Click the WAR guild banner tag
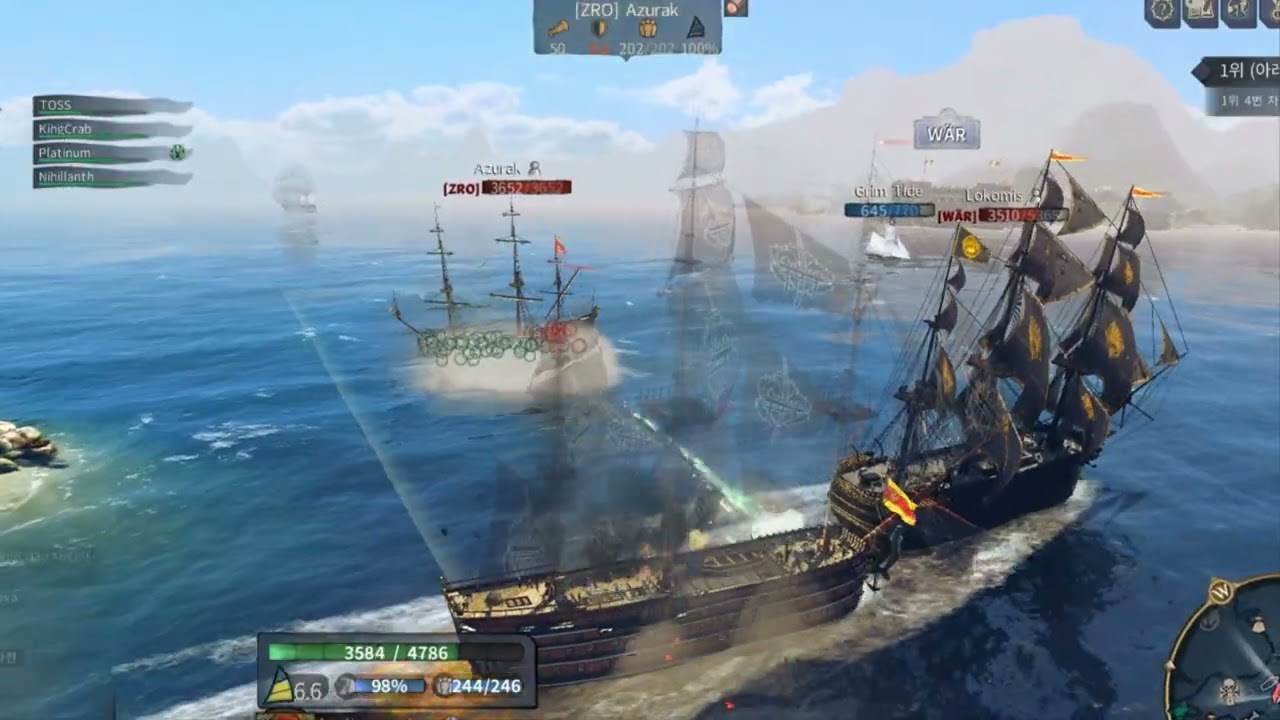1280x720 pixels. point(946,133)
